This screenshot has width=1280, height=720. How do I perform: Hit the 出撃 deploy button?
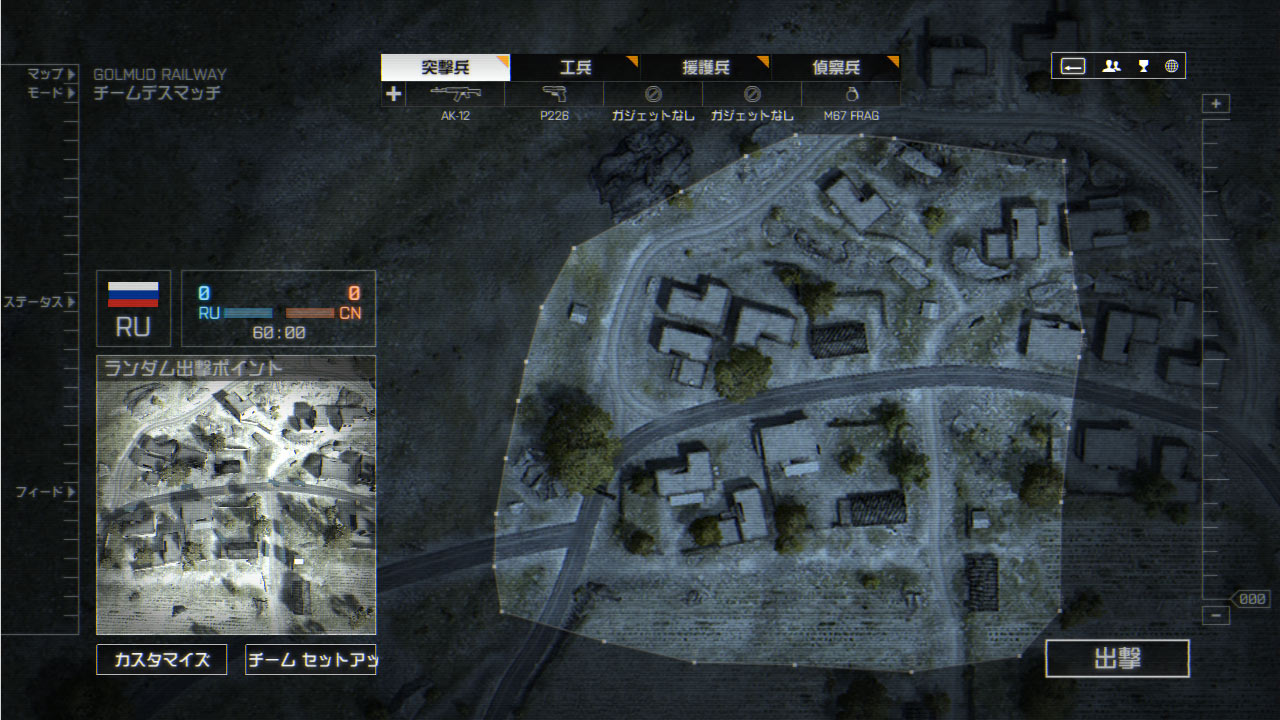[1117, 658]
